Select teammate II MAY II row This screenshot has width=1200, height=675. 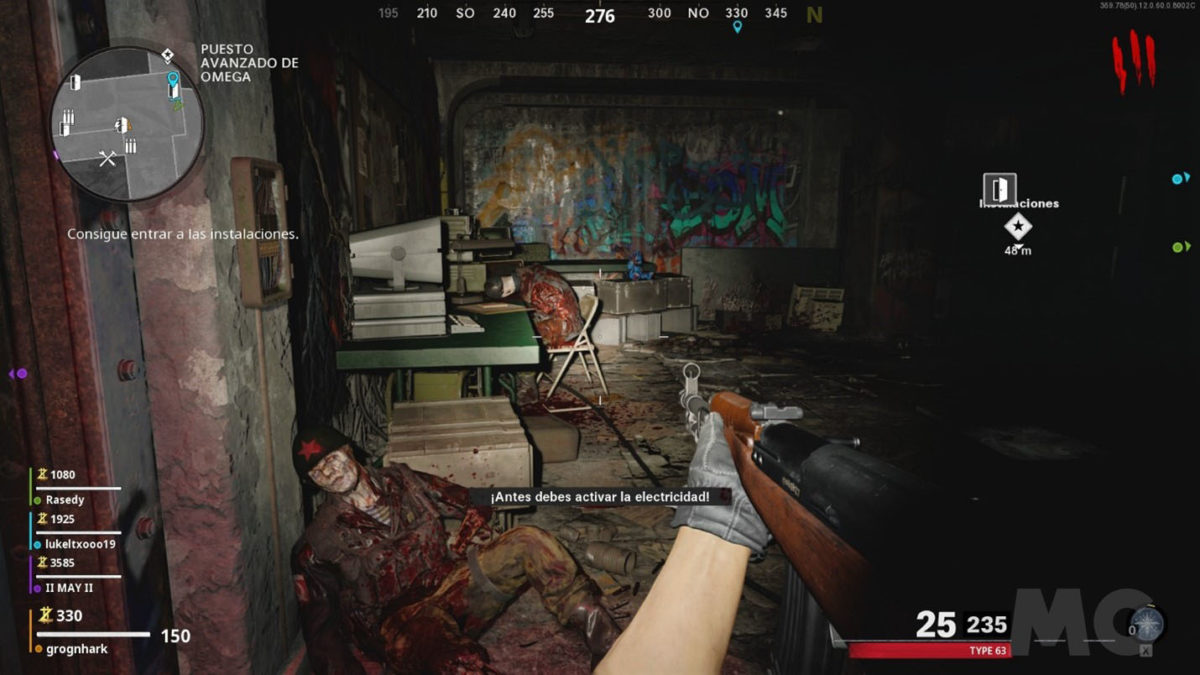pyautogui.click(x=70, y=588)
